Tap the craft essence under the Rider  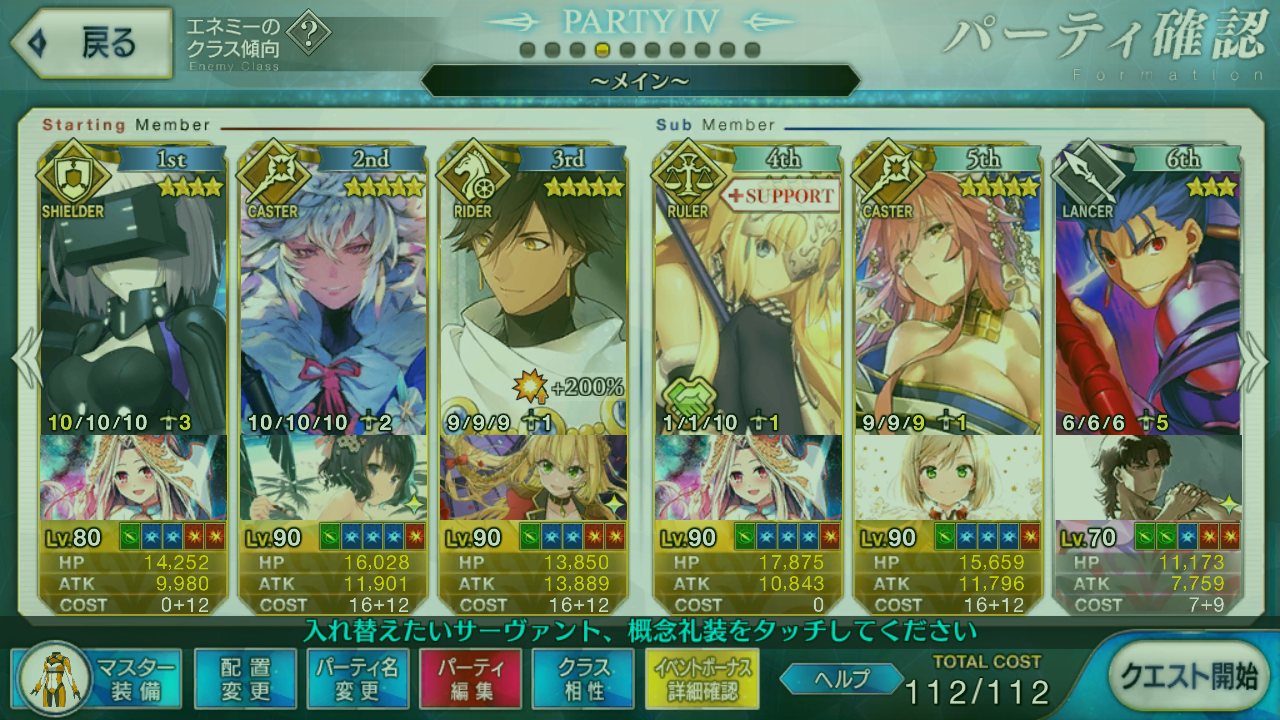(x=534, y=477)
